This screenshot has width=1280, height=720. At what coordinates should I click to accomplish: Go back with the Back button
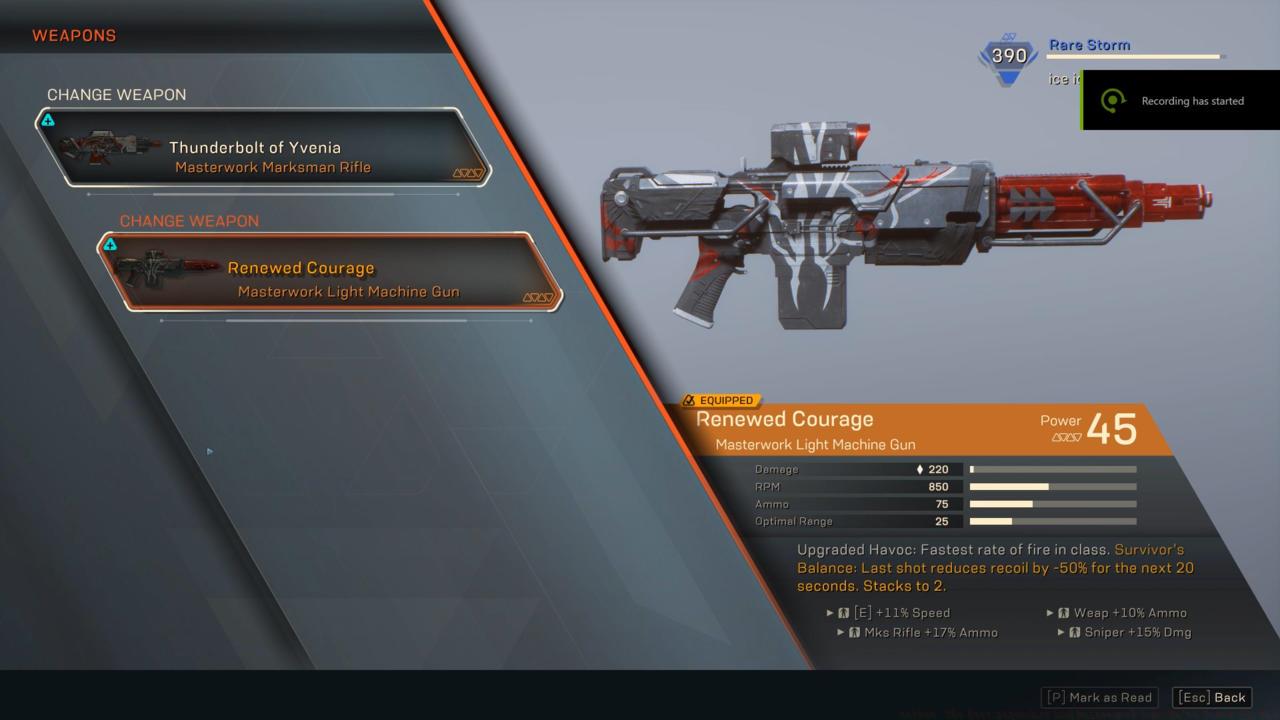tap(1212, 697)
